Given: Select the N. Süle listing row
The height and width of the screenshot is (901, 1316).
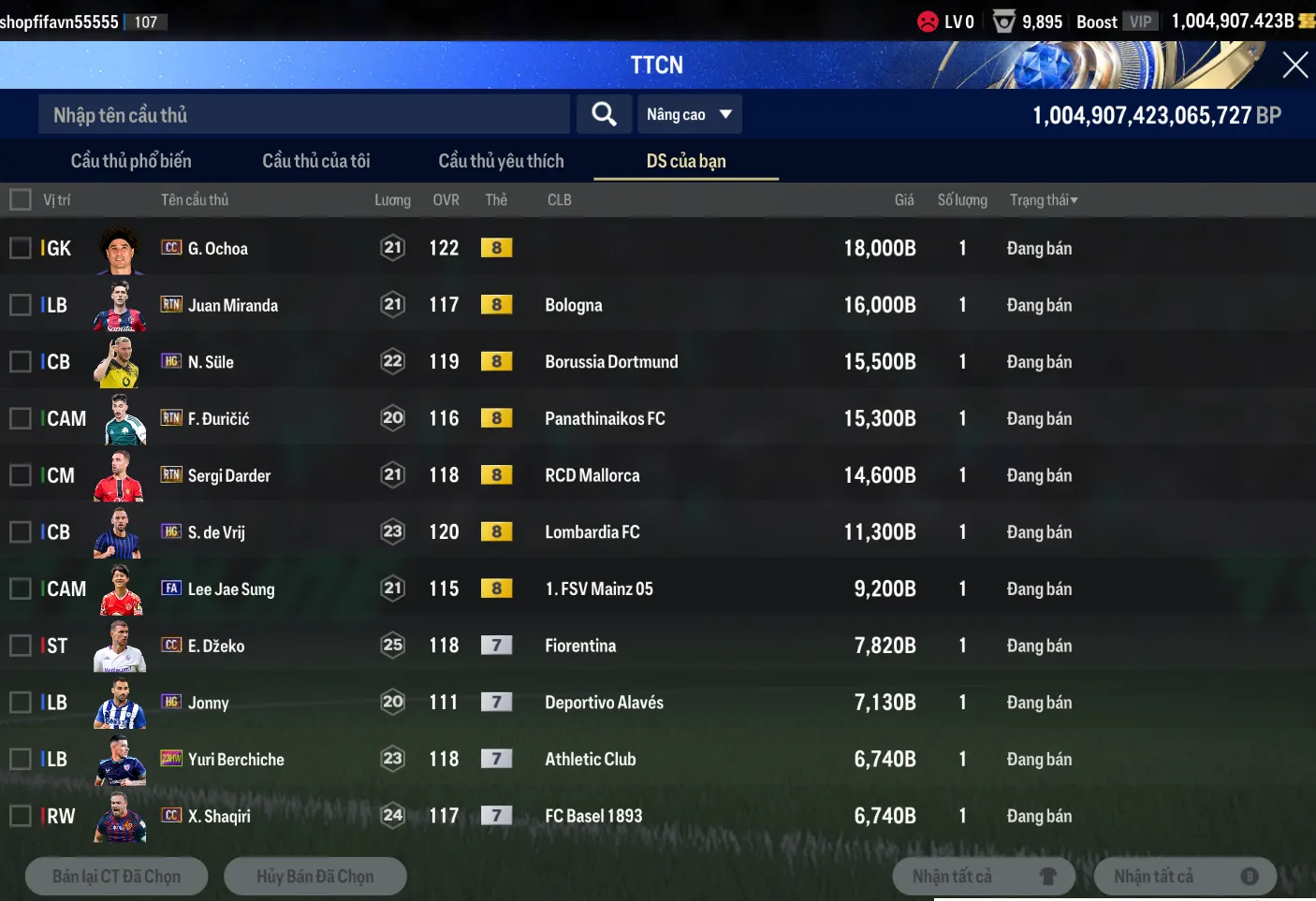Looking at the screenshot, I should point(21,362).
